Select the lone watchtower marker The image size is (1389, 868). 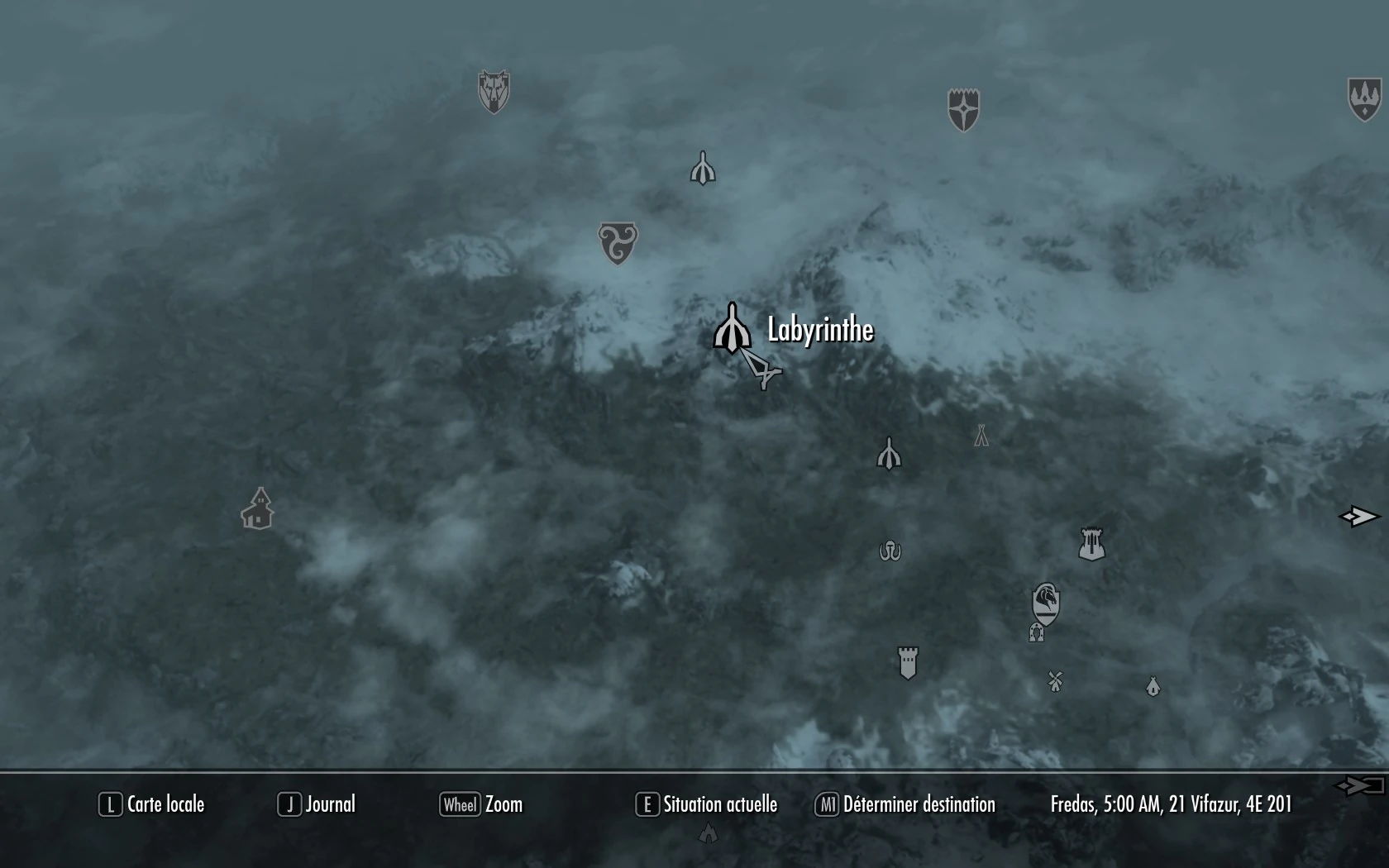(x=908, y=662)
